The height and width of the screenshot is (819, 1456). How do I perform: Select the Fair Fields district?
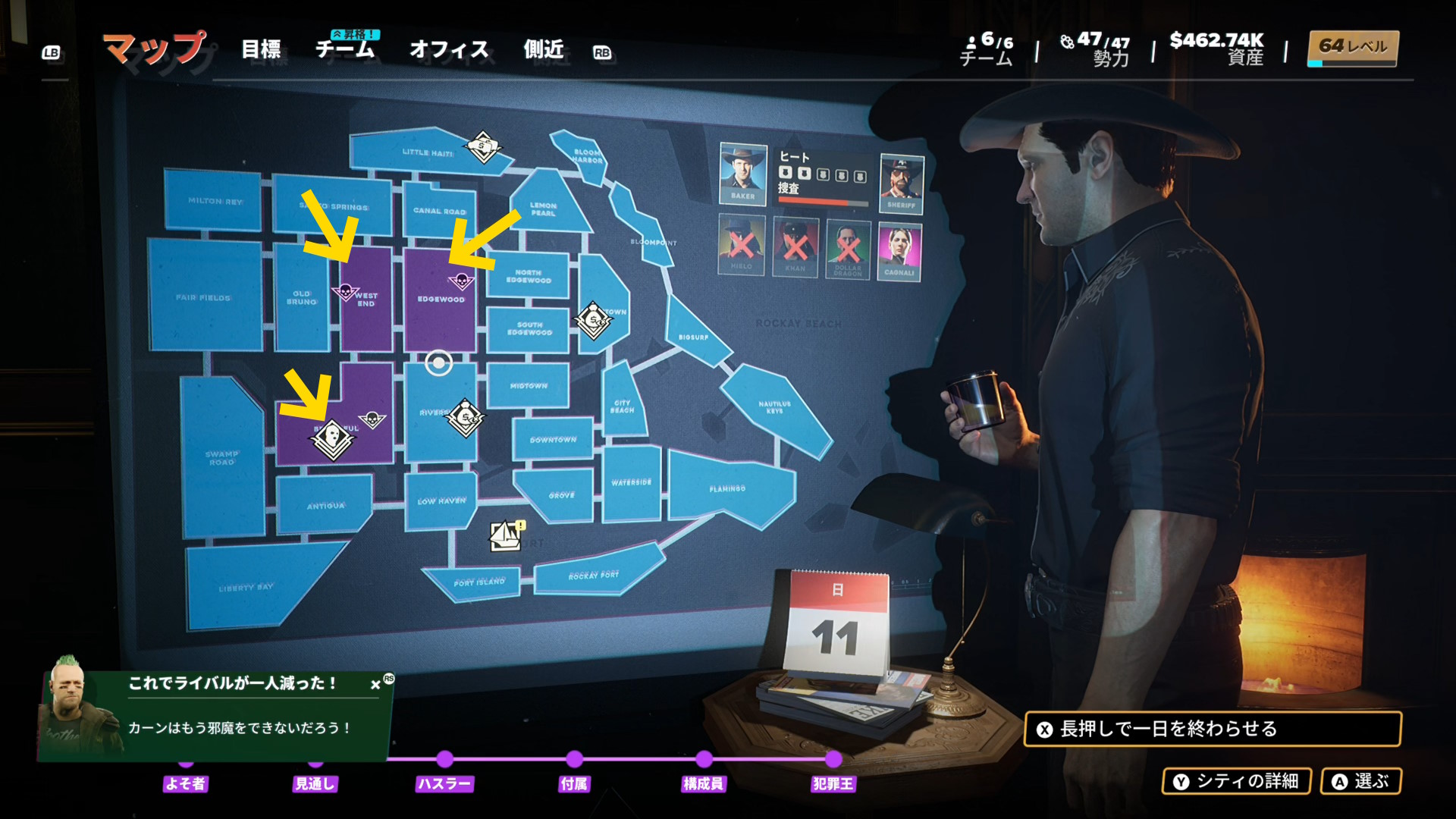(x=203, y=297)
